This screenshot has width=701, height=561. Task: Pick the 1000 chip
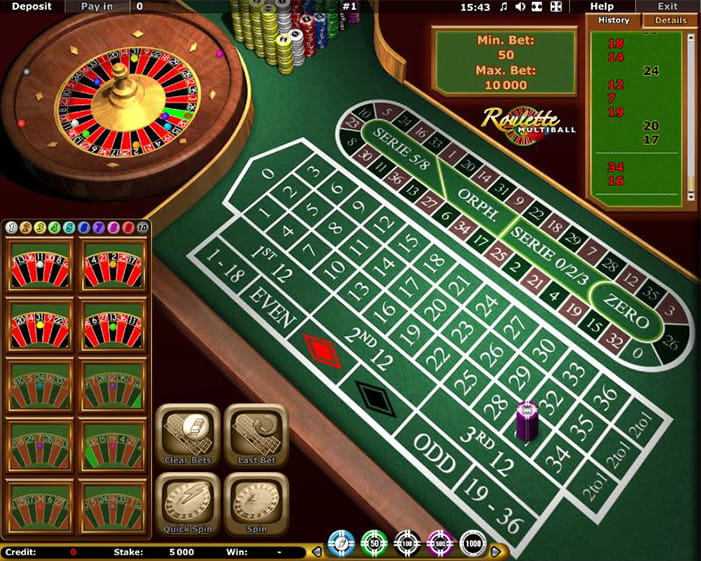472,547
